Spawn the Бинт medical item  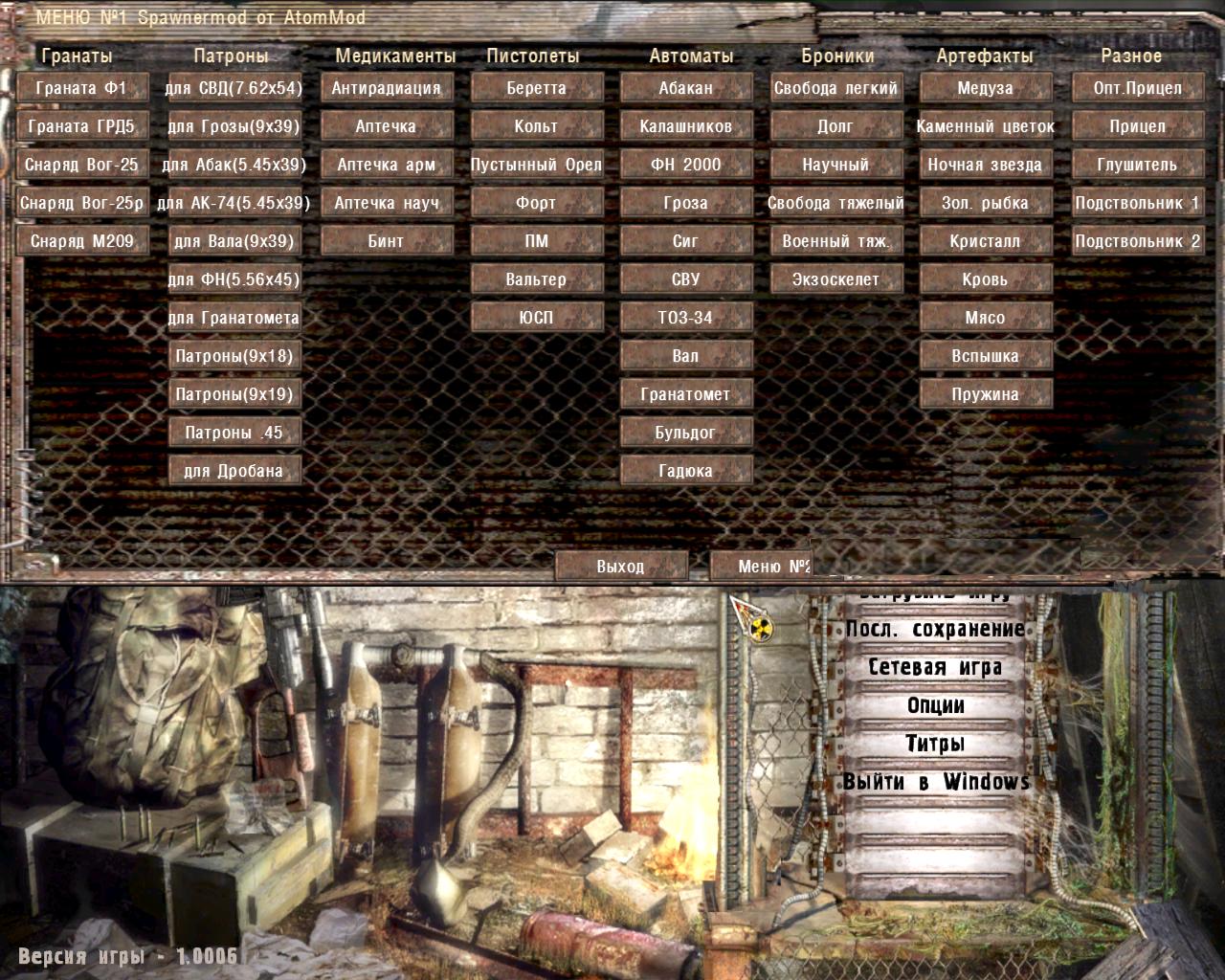point(387,240)
